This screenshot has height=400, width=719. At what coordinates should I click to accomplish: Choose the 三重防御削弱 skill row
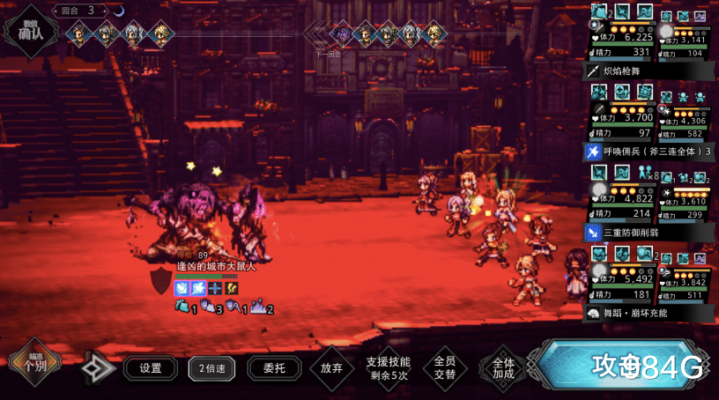click(650, 232)
